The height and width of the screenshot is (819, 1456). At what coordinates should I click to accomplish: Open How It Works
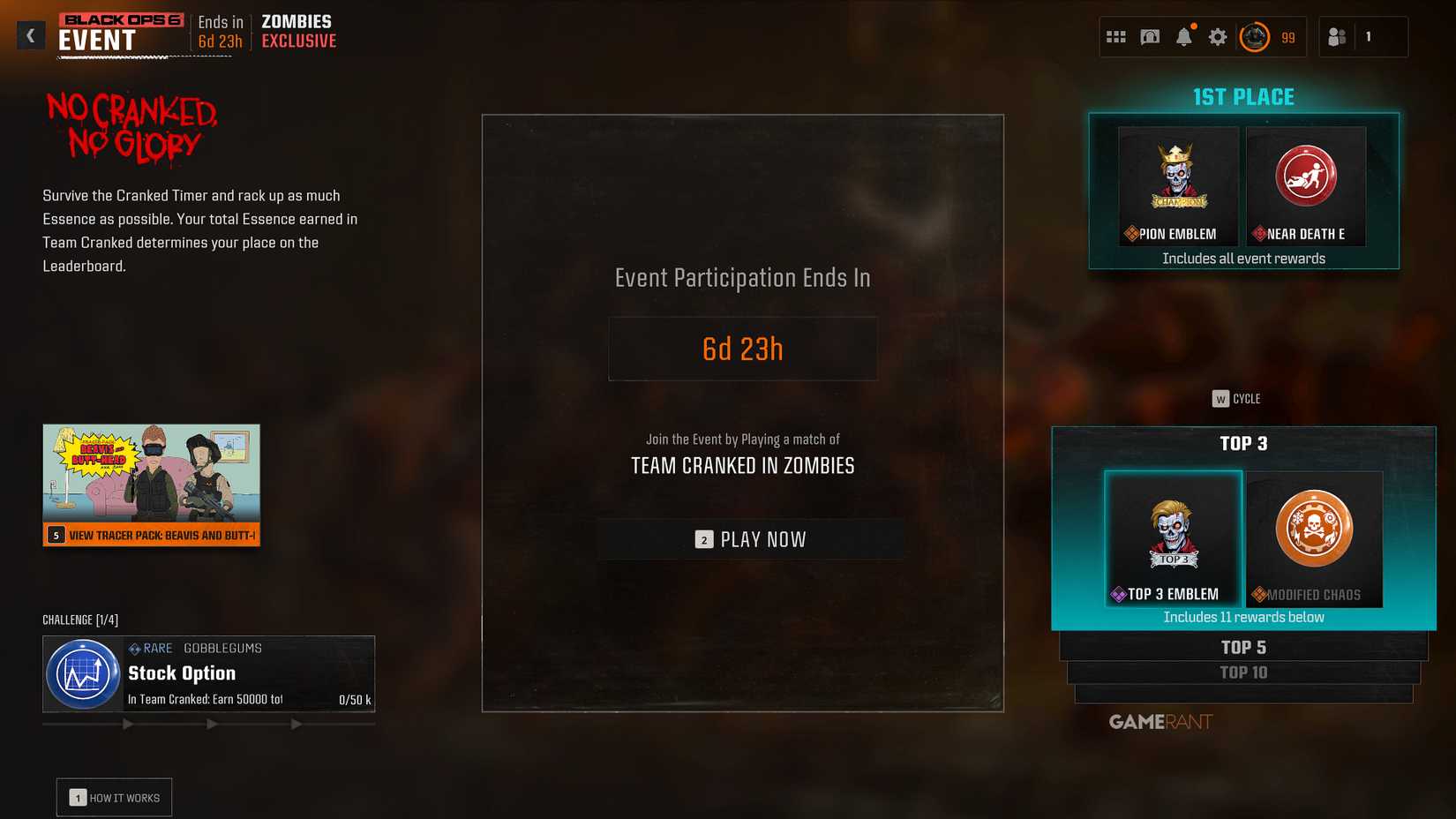(x=113, y=797)
